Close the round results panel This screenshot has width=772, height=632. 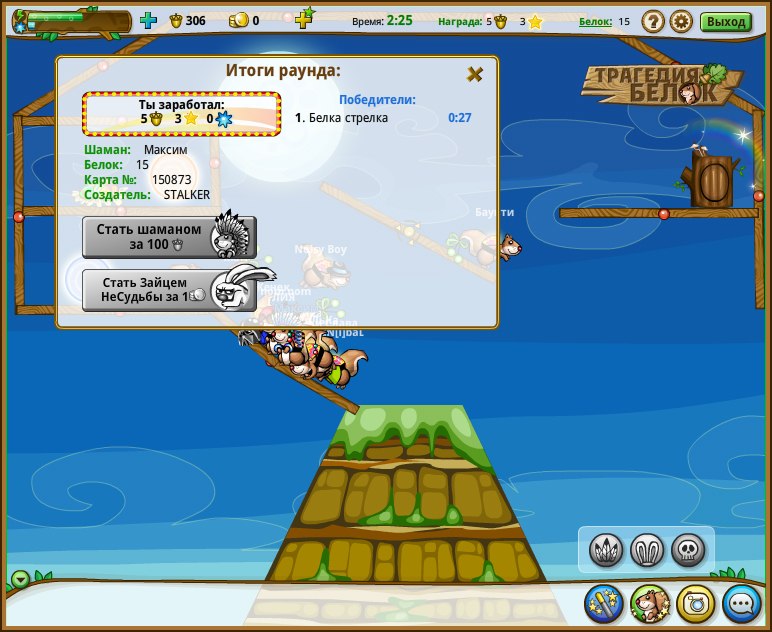[x=475, y=74]
